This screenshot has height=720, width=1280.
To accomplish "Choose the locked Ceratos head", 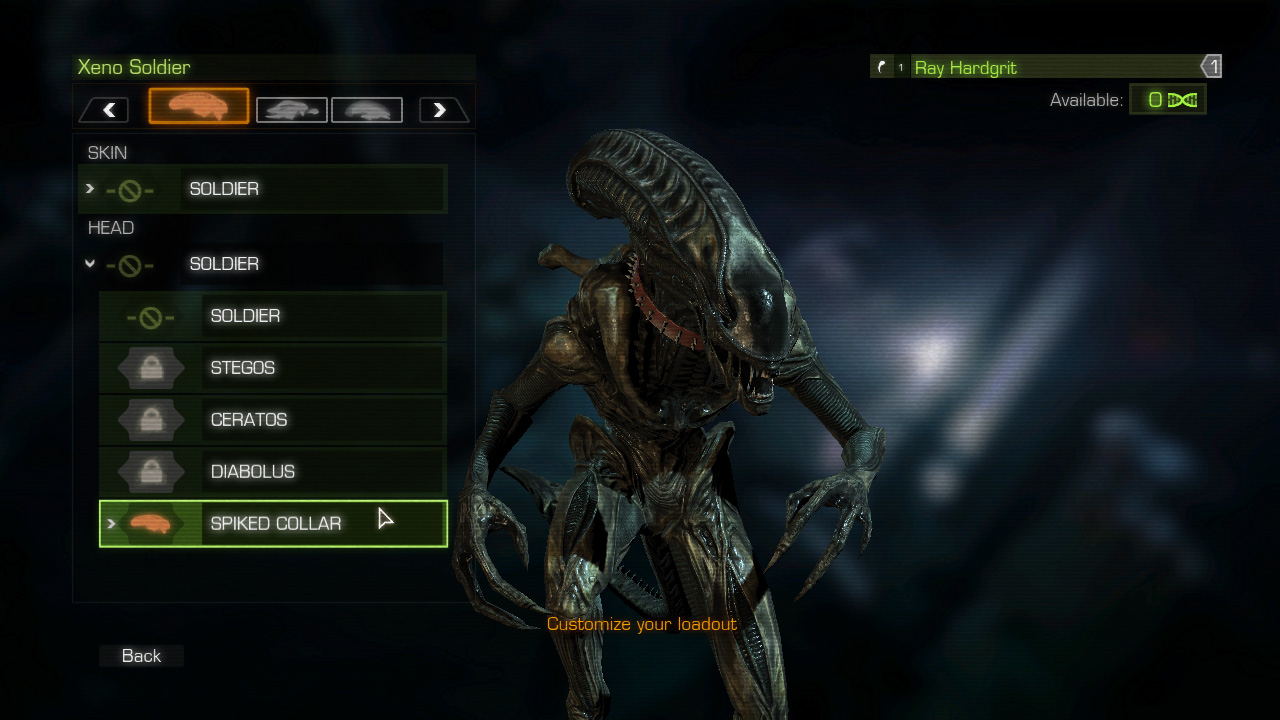I will (x=273, y=420).
